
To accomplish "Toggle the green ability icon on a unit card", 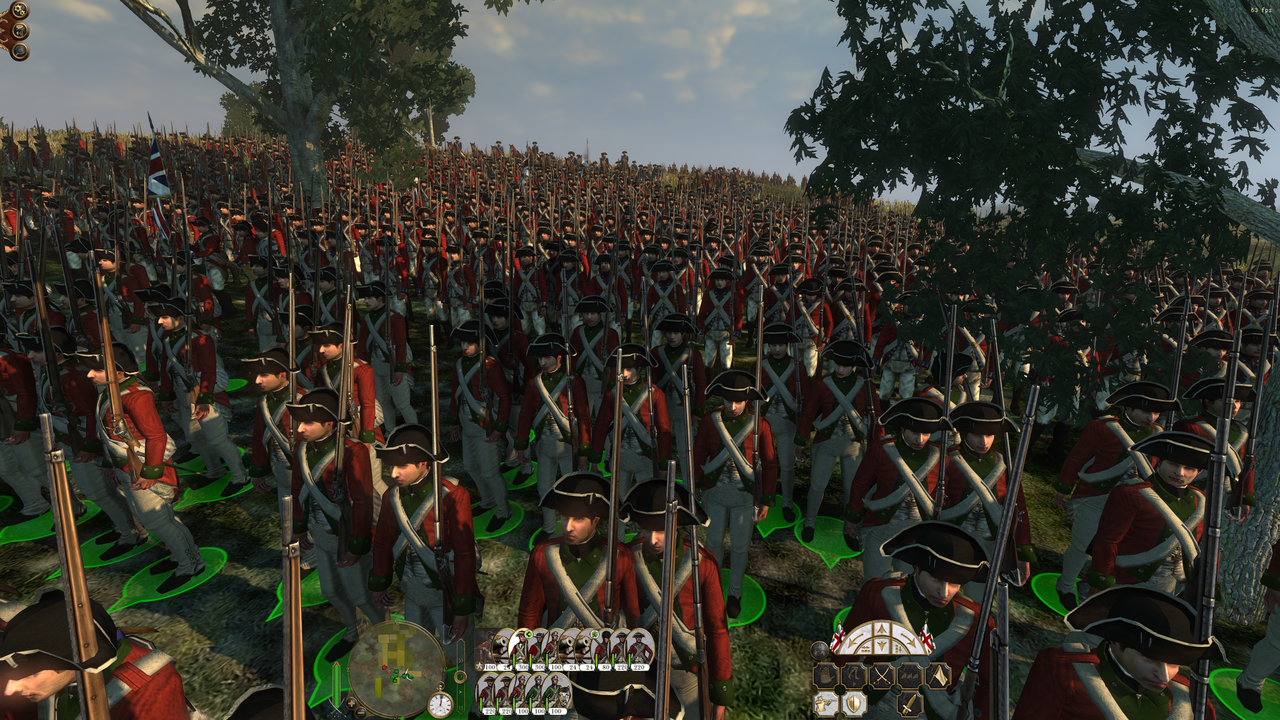I will pyautogui.click(x=528, y=633).
